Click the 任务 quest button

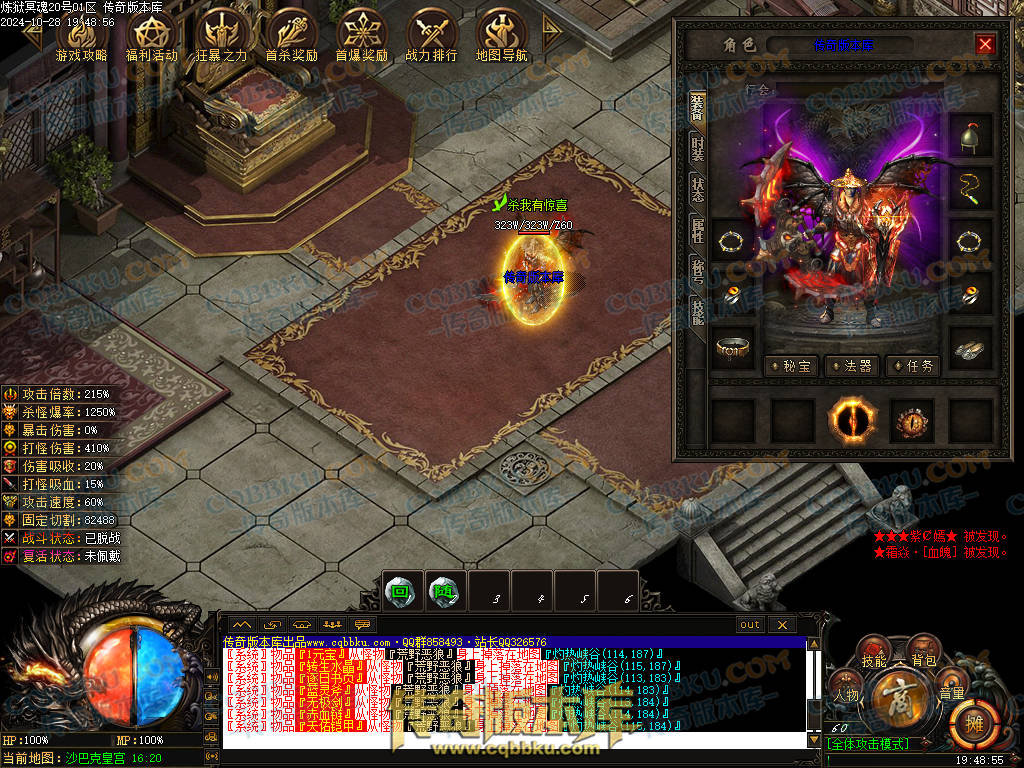pos(913,366)
